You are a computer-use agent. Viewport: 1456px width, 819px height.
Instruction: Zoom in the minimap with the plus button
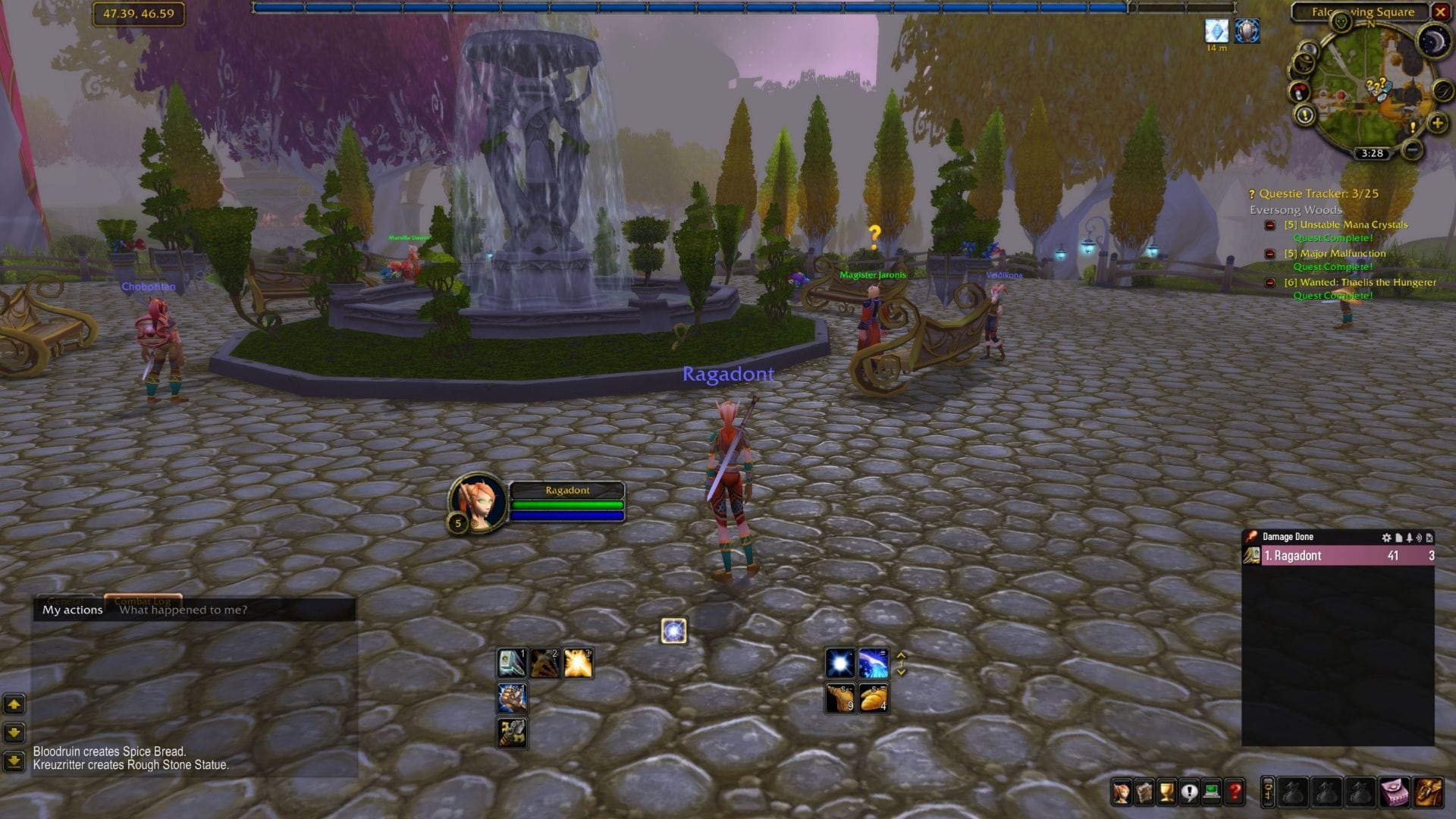coord(1436,124)
